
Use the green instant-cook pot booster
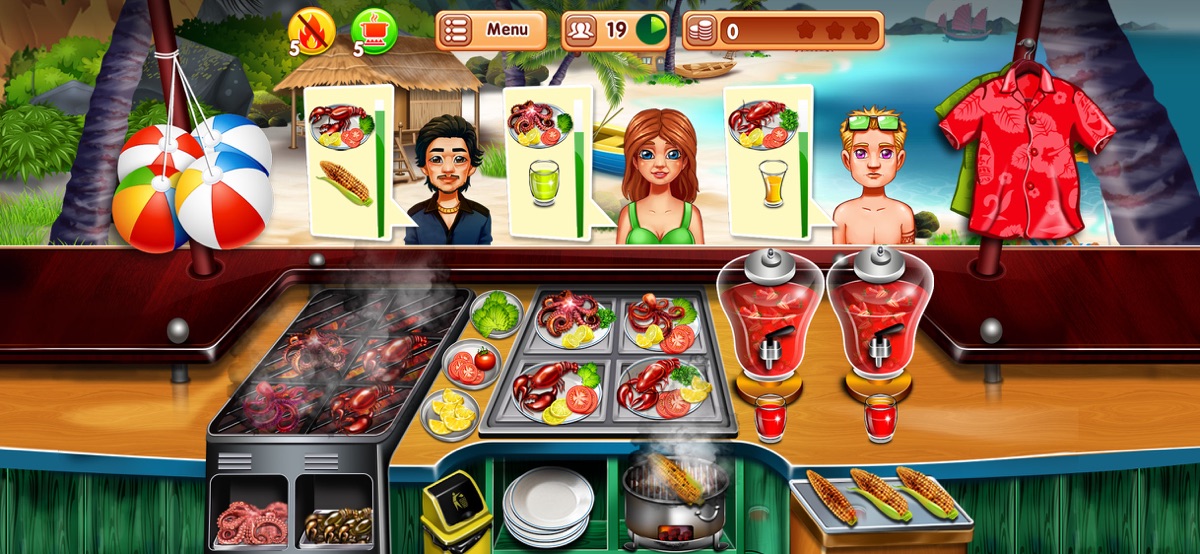(x=374, y=31)
